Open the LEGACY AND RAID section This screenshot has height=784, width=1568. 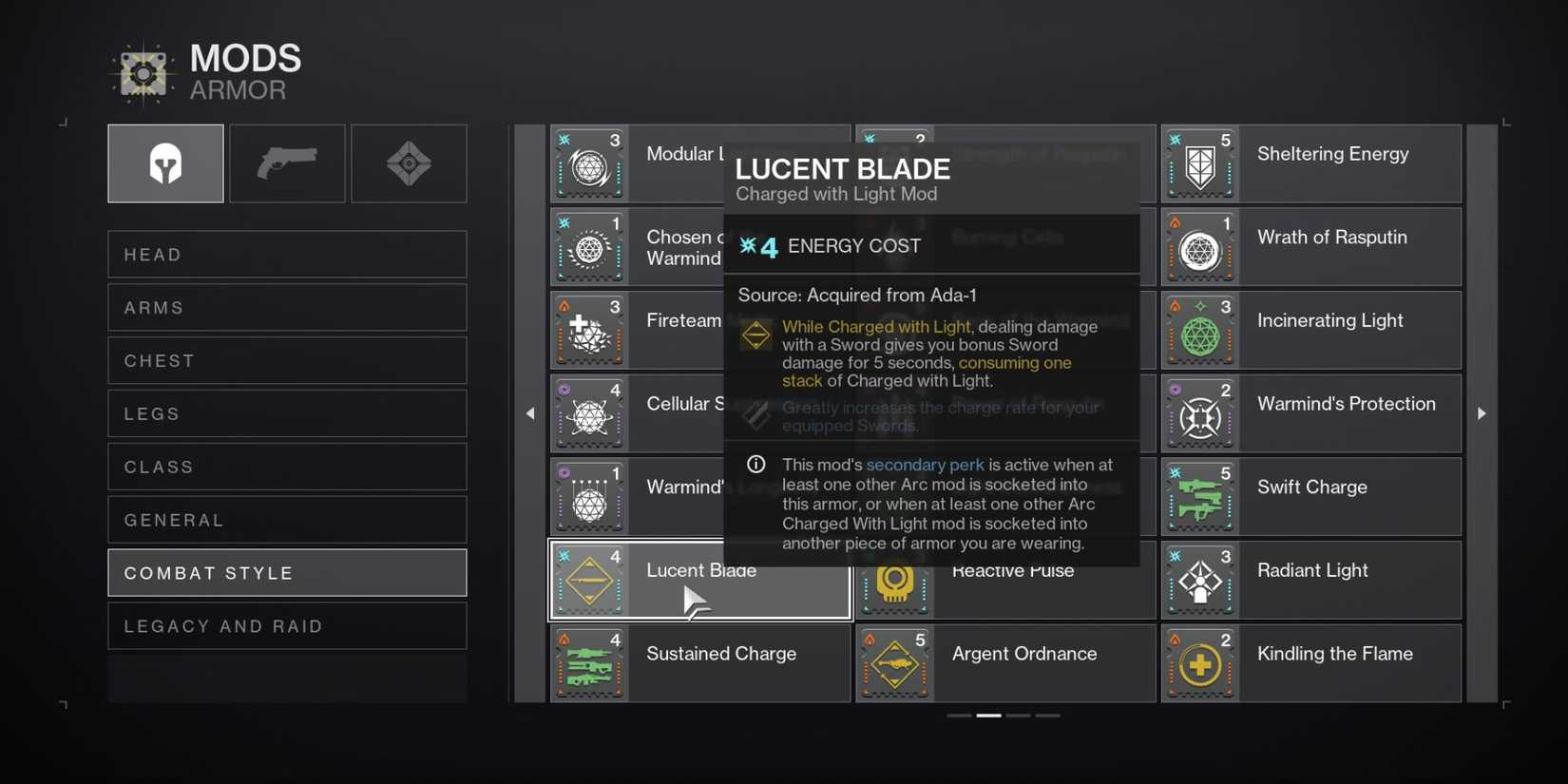coord(286,625)
